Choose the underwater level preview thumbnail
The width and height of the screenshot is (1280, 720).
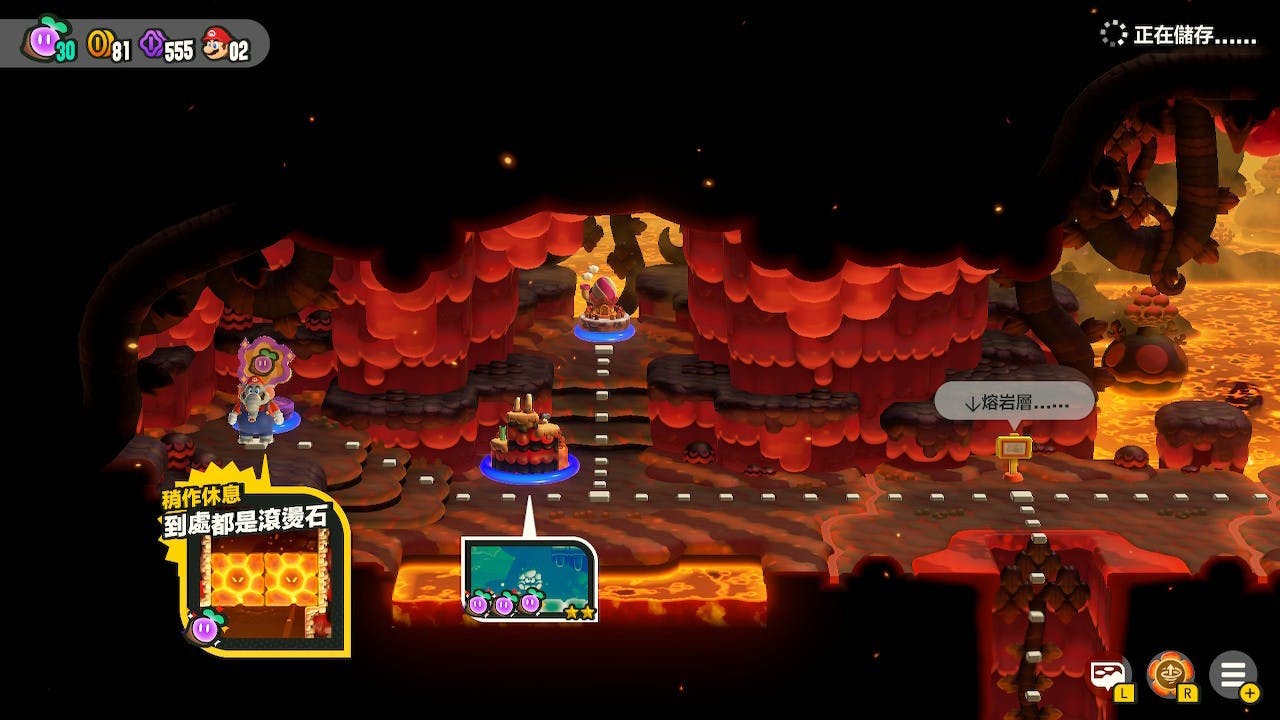point(529,579)
